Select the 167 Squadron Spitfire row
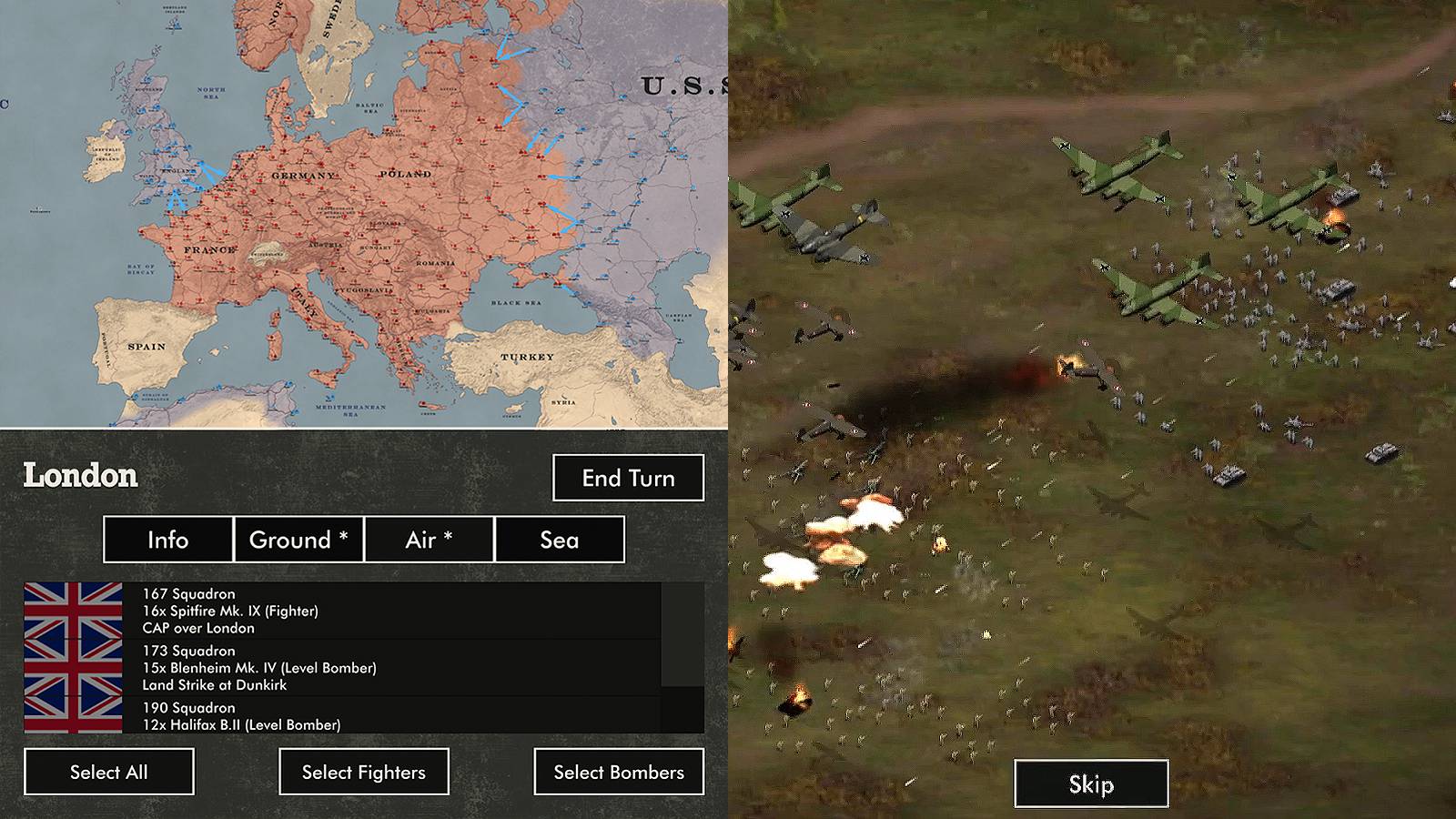The image size is (1456, 819). pyautogui.click(x=364, y=611)
